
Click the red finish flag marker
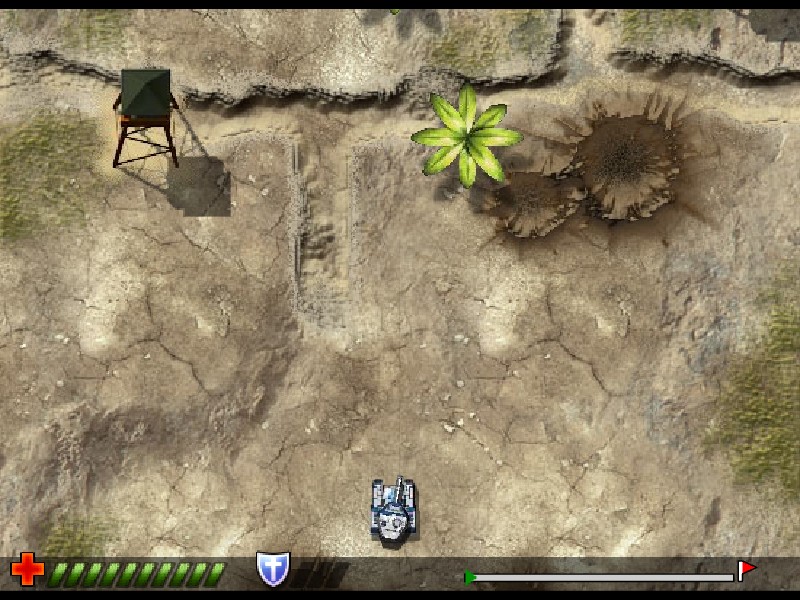(746, 570)
